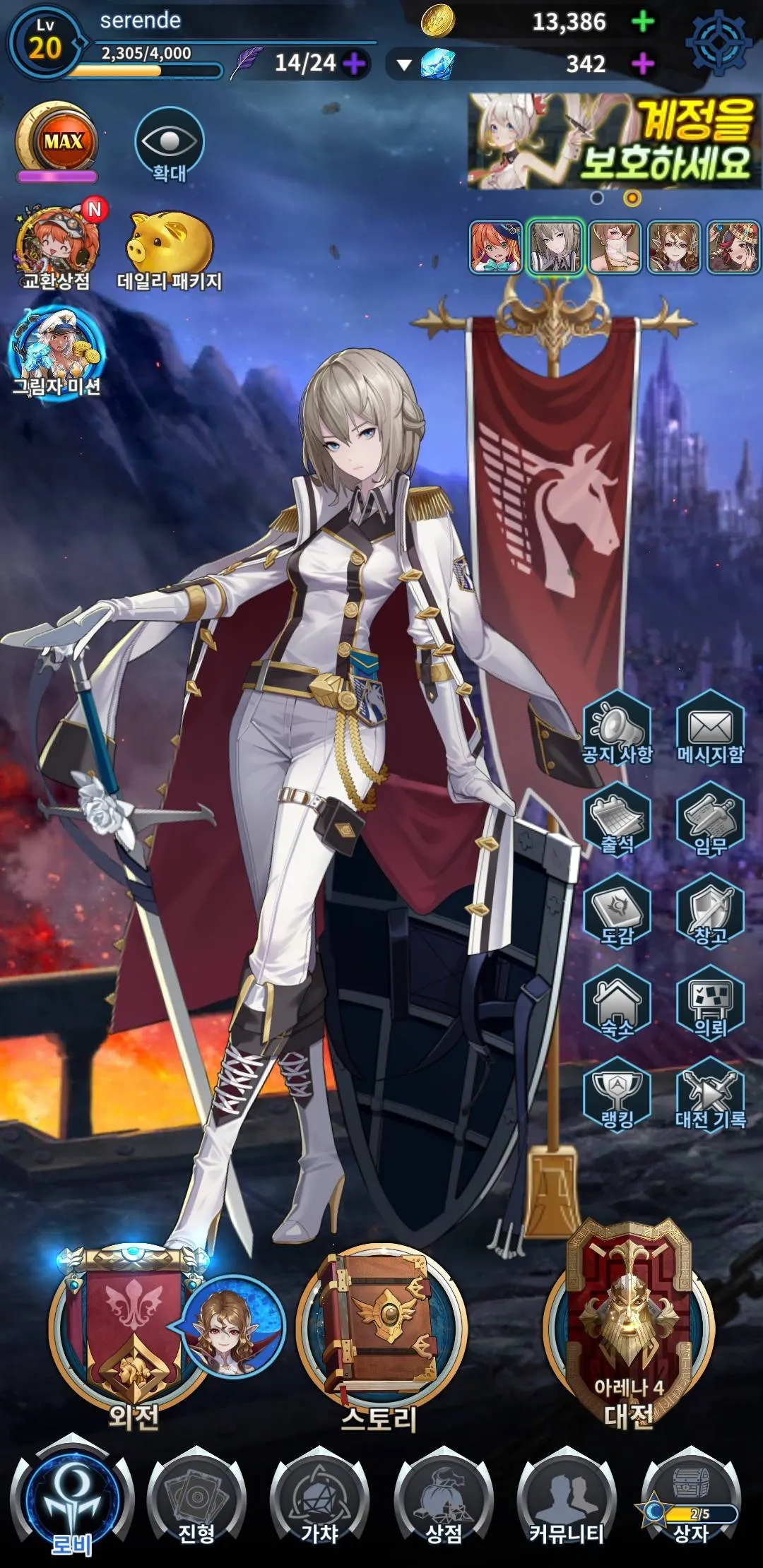The width and height of the screenshot is (763, 1568).
Task: Check 출석 attendance calendar
Action: click(x=617, y=821)
